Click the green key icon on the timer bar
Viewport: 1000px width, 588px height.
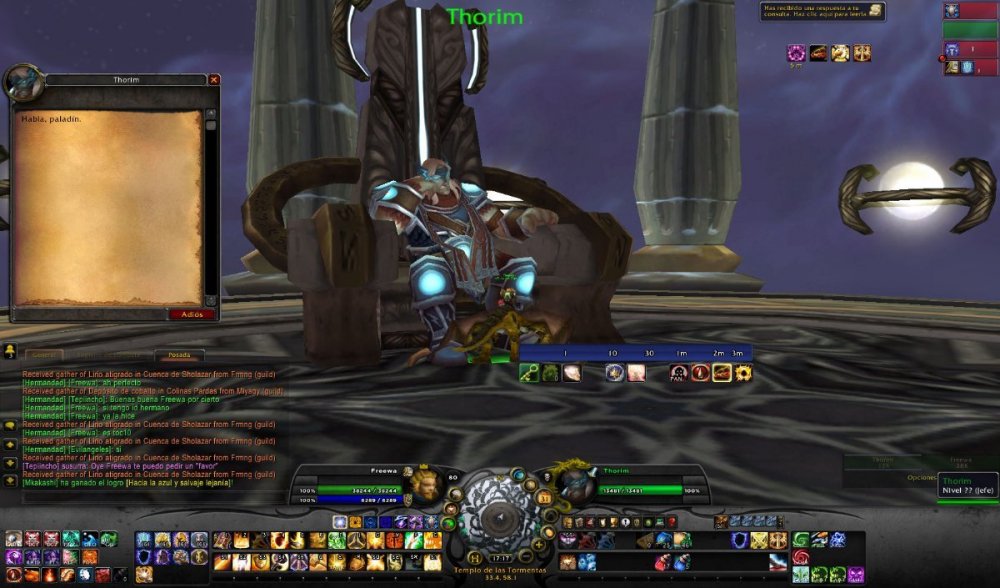pyautogui.click(x=530, y=373)
